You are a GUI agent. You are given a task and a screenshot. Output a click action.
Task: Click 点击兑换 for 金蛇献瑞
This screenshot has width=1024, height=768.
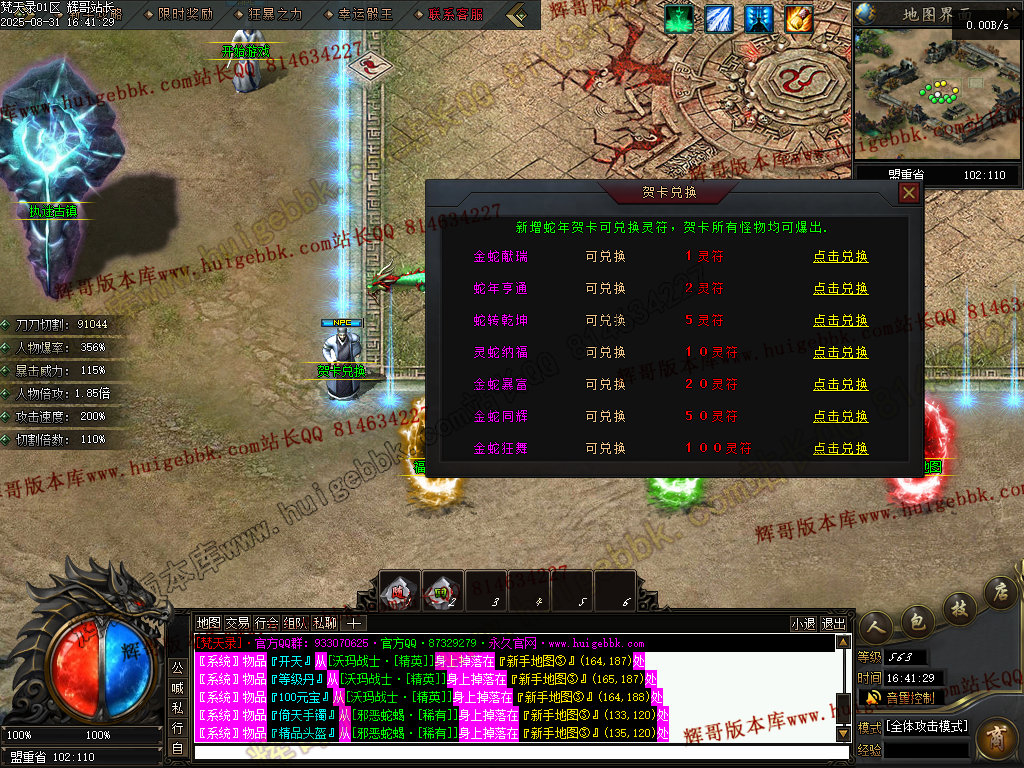[x=840, y=256]
